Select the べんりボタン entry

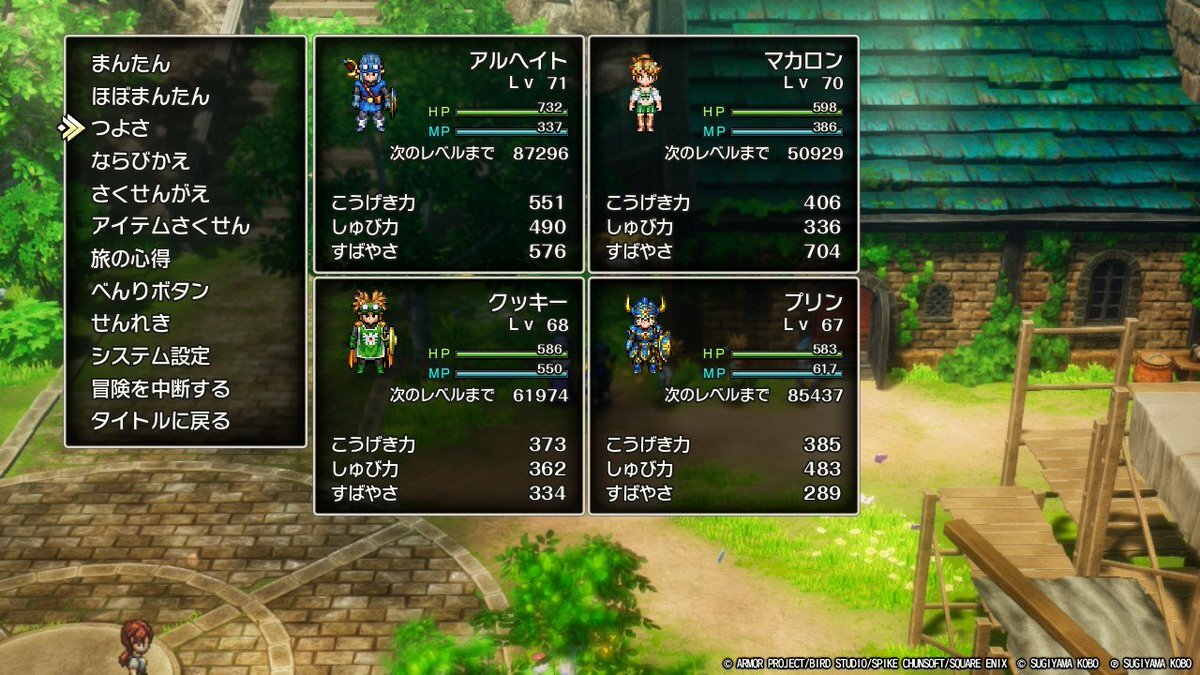(150, 291)
